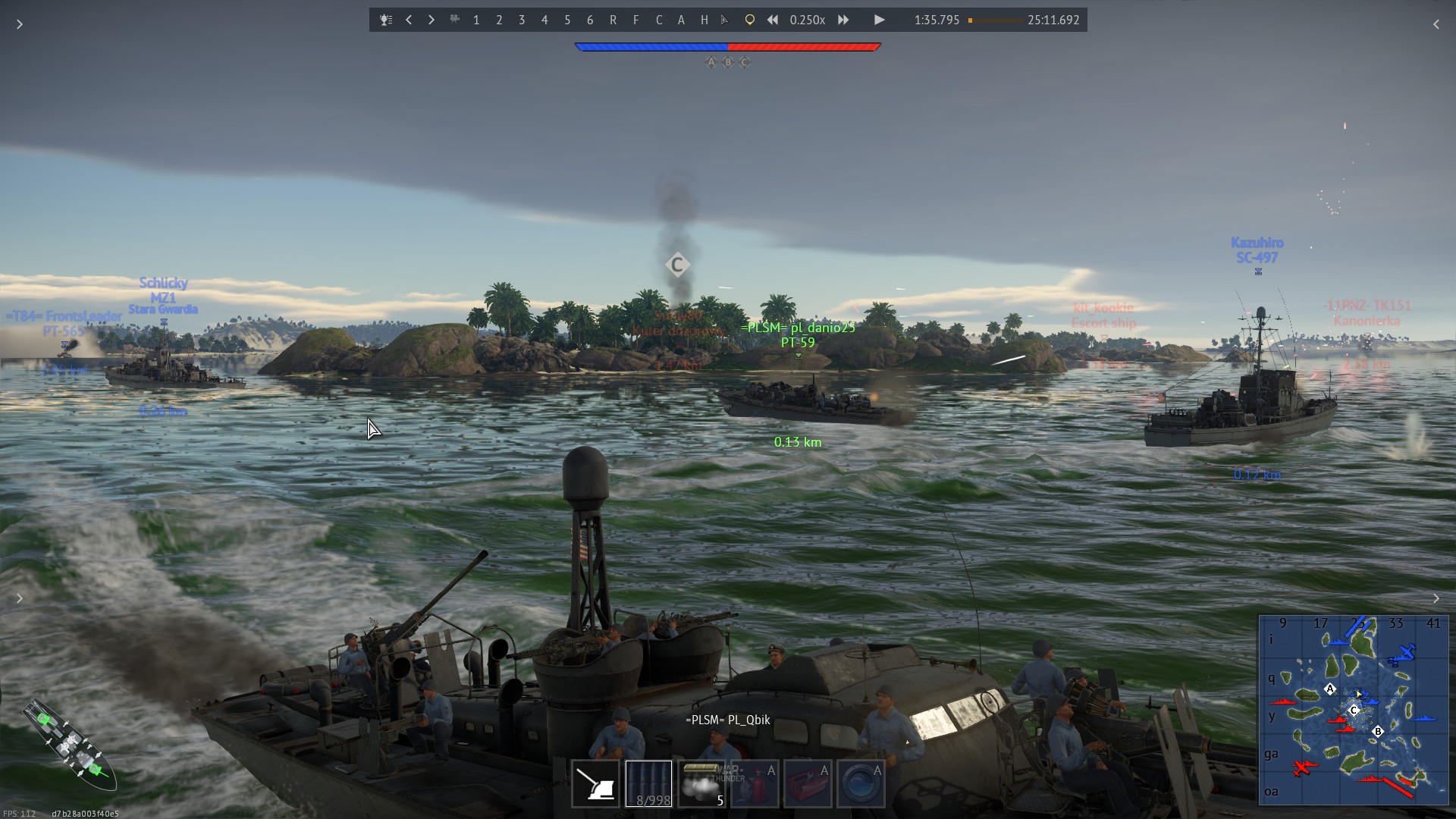Open the scoreboard trophy list icon
This screenshot has width=1456, height=819.
pos(386,20)
